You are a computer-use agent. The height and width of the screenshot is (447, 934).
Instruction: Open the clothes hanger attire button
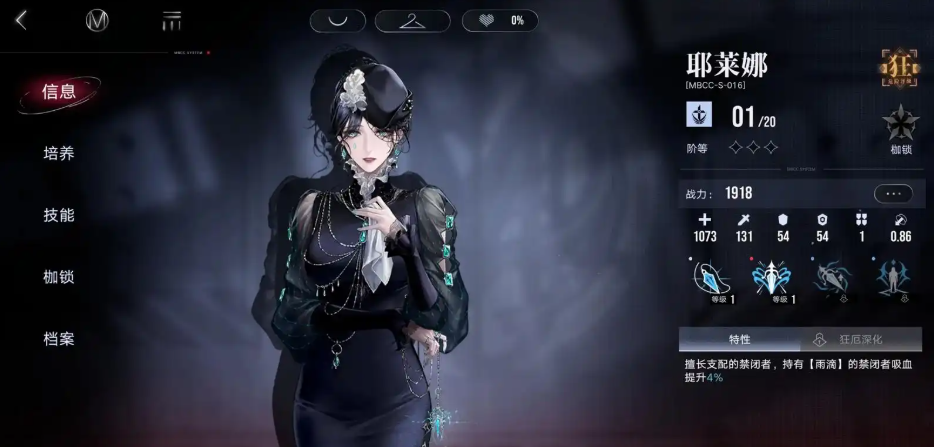pyautogui.click(x=412, y=20)
